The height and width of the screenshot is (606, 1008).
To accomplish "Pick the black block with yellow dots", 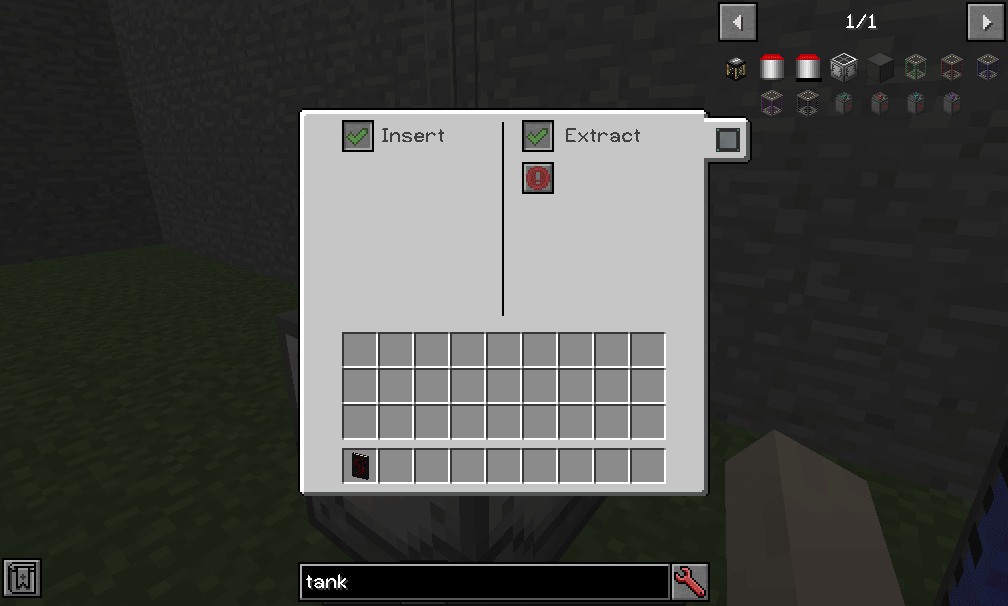I will [737, 68].
